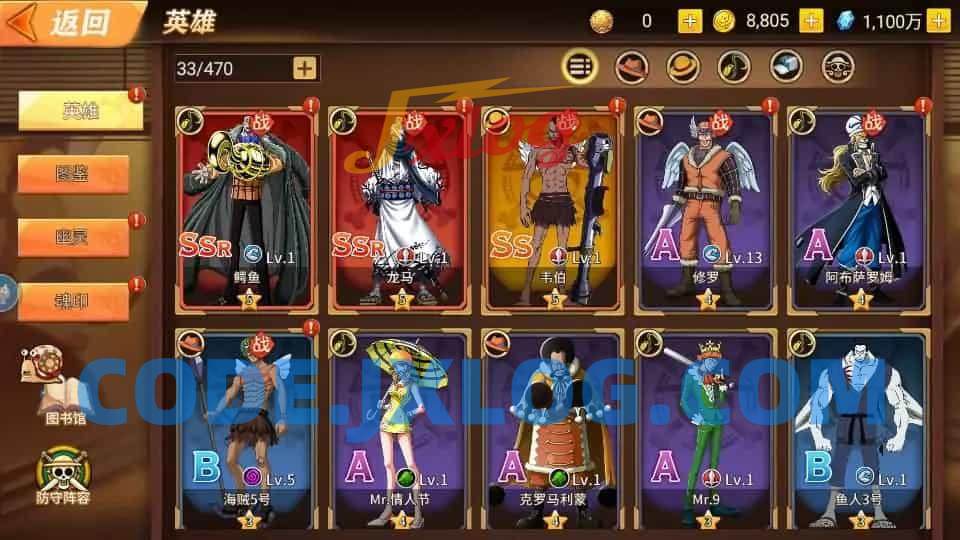Open 防守阵容 defense lineup
This screenshot has width=960, height=540.
[x=62, y=472]
